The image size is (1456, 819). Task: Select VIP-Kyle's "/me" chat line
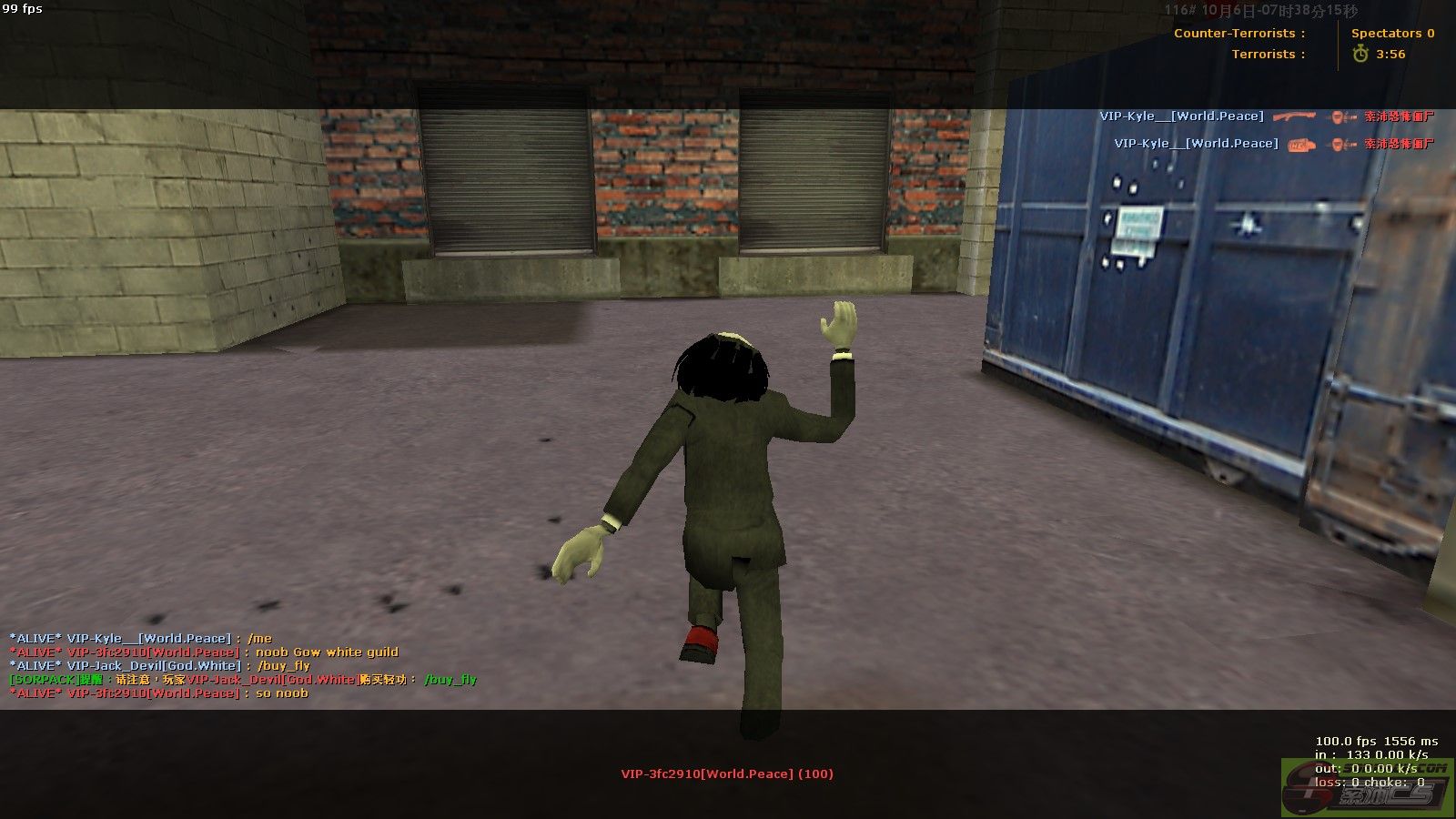[140, 639]
